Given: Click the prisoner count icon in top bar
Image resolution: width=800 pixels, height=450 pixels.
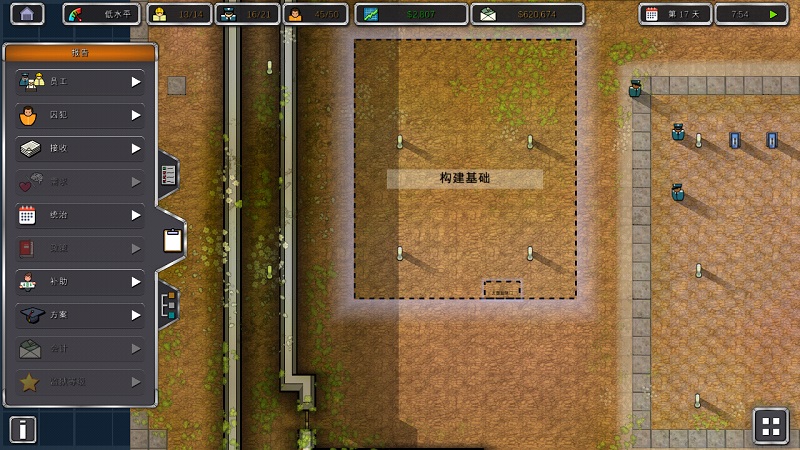Looking at the screenshot, I should [x=294, y=14].
